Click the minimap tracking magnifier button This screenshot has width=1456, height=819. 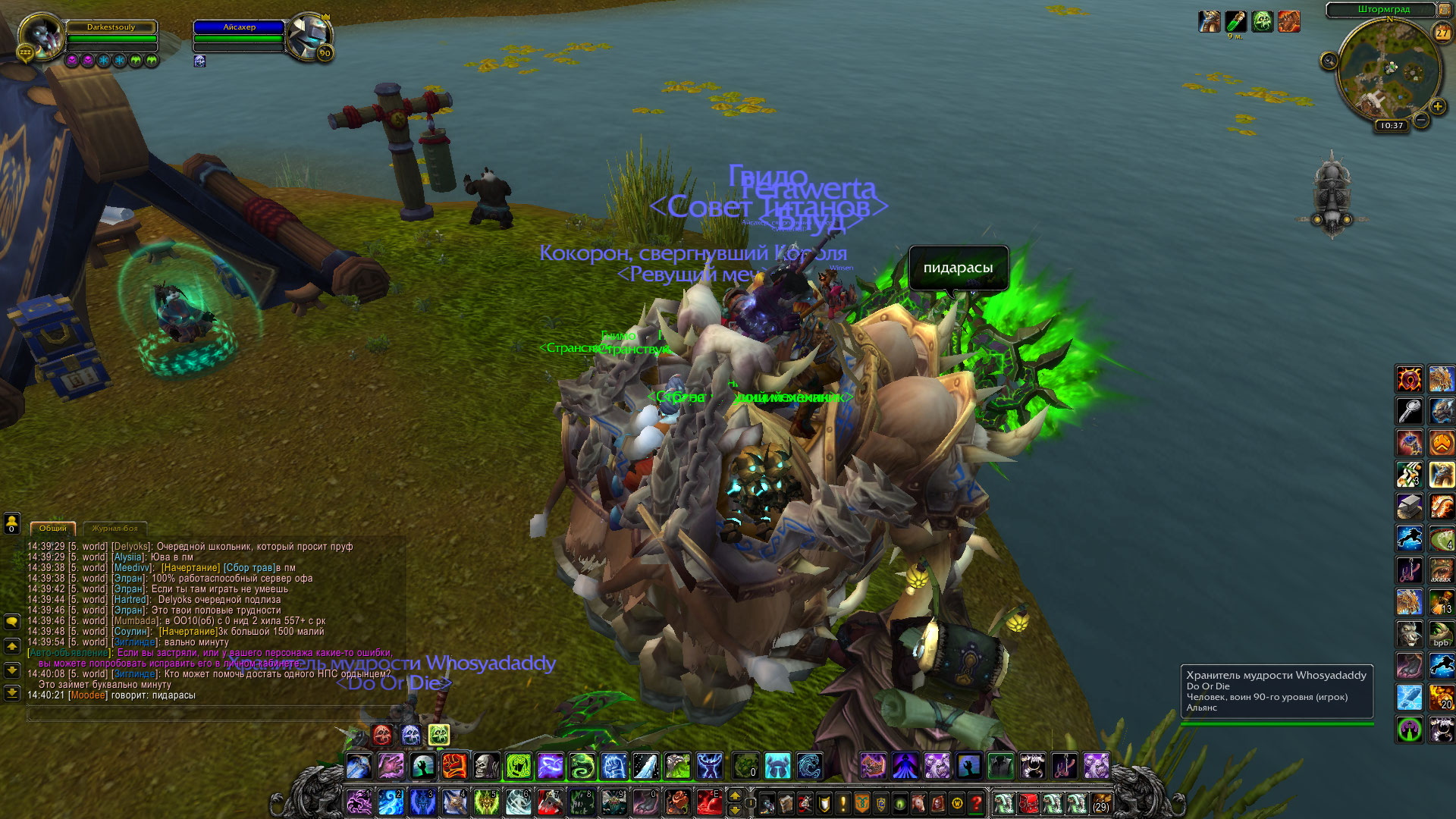(1329, 61)
